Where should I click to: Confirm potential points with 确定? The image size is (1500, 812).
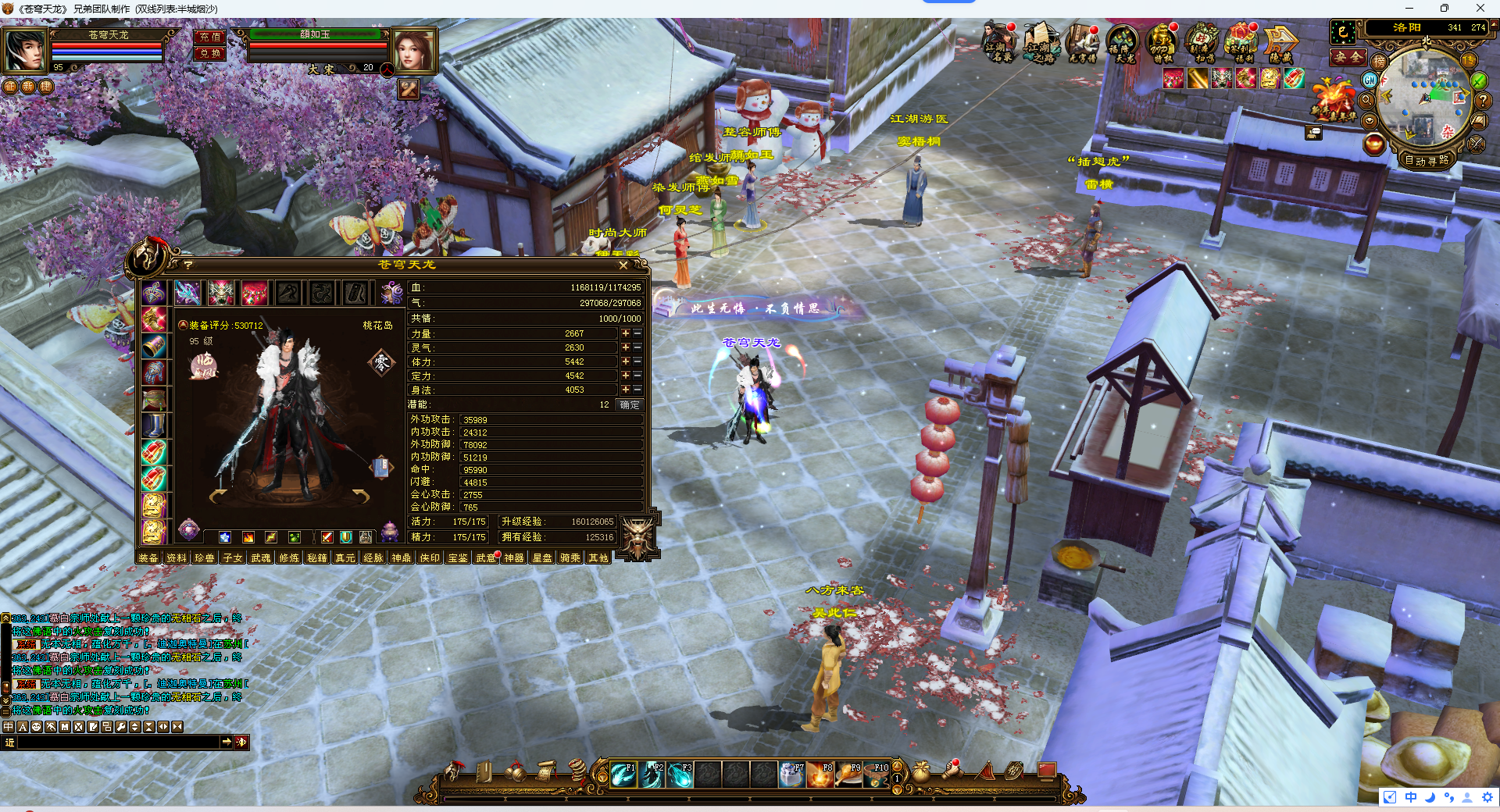(x=629, y=404)
